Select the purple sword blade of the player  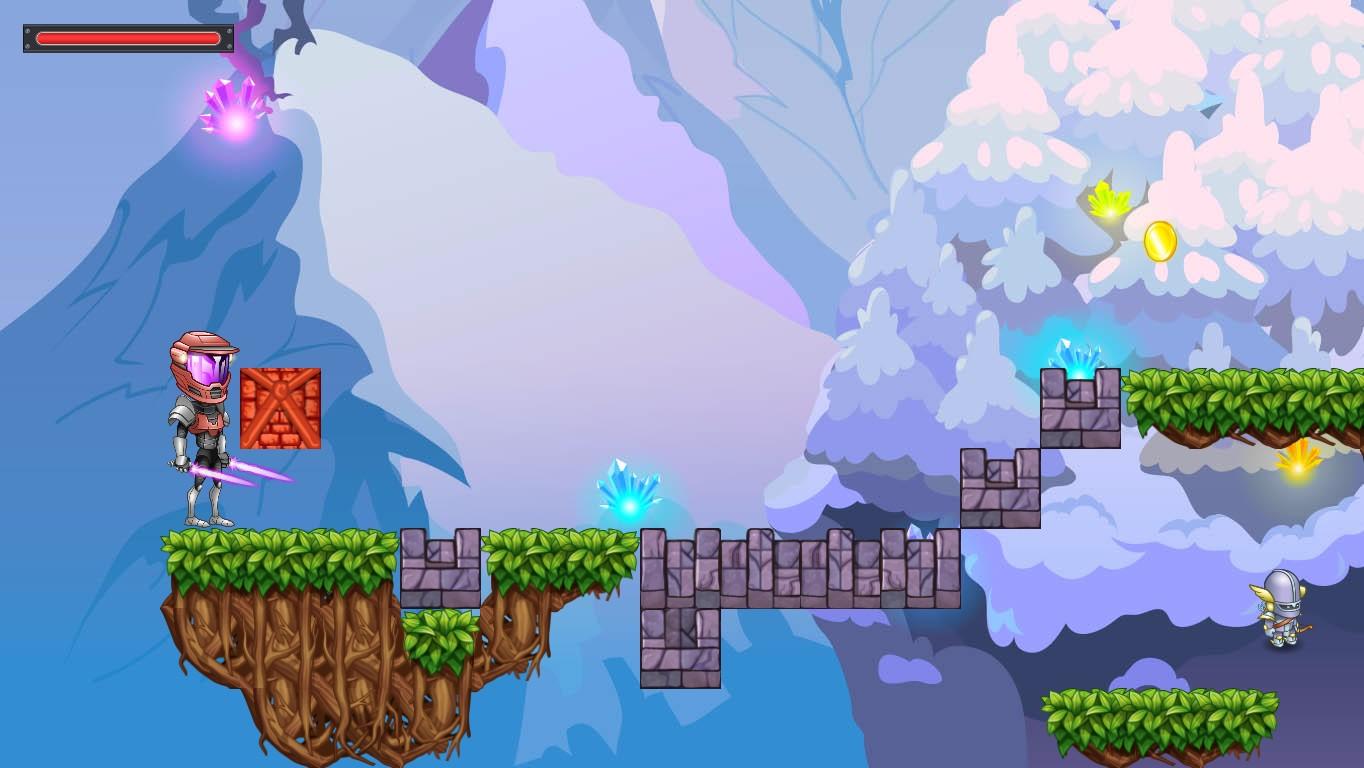255,475
